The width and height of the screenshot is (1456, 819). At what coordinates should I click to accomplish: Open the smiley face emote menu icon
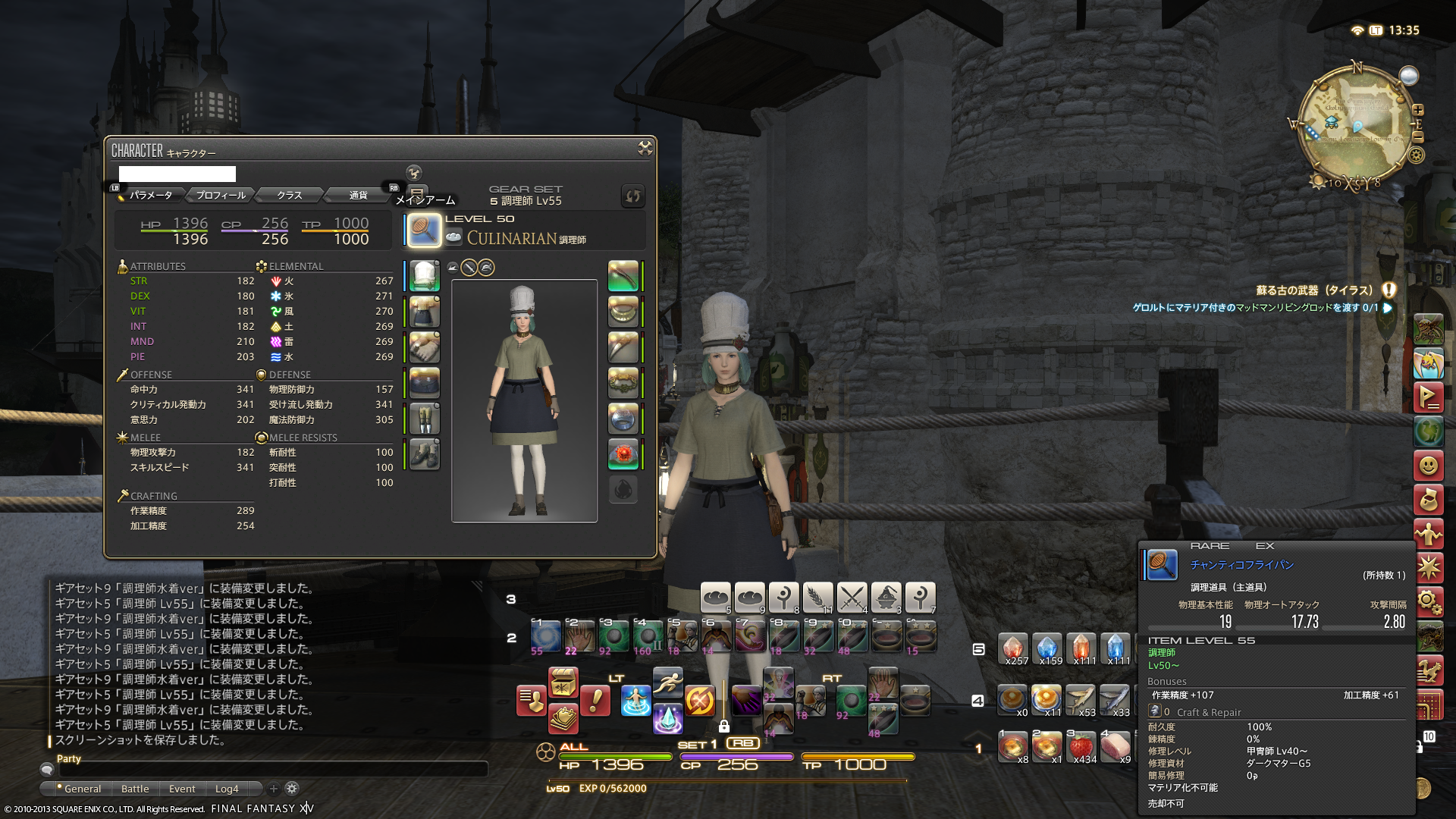click(1428, 465)
